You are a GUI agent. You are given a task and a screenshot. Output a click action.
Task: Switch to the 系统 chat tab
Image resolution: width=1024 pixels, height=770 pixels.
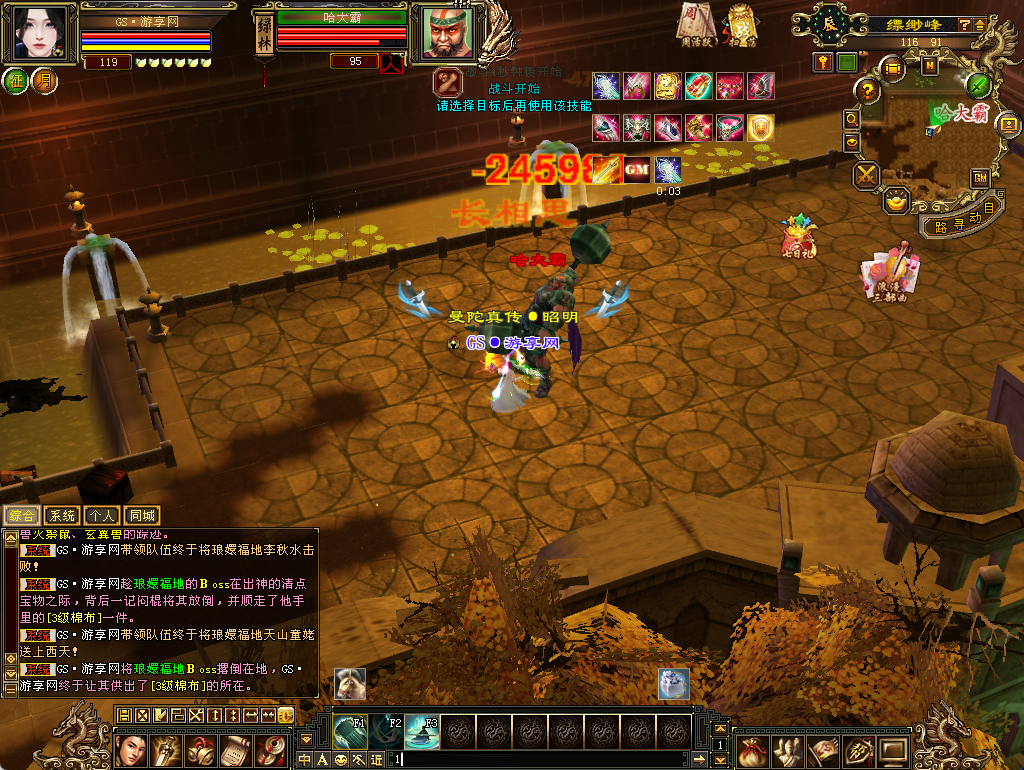62,516
